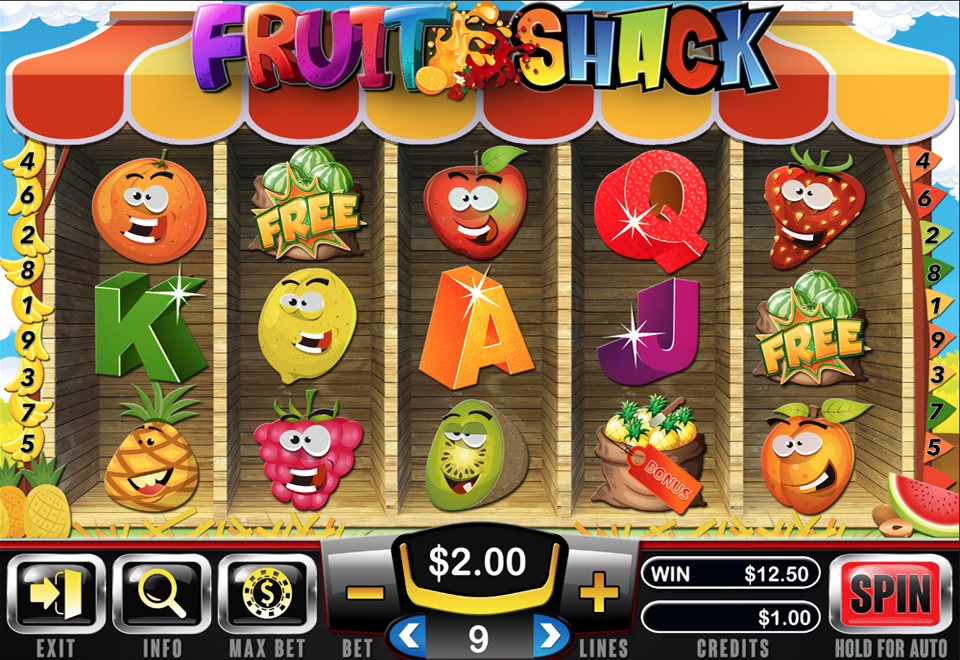Open the INFO paytable
The height and width of the screenshot is (660, 960).
pyautogui.click(x=162, y=594)
